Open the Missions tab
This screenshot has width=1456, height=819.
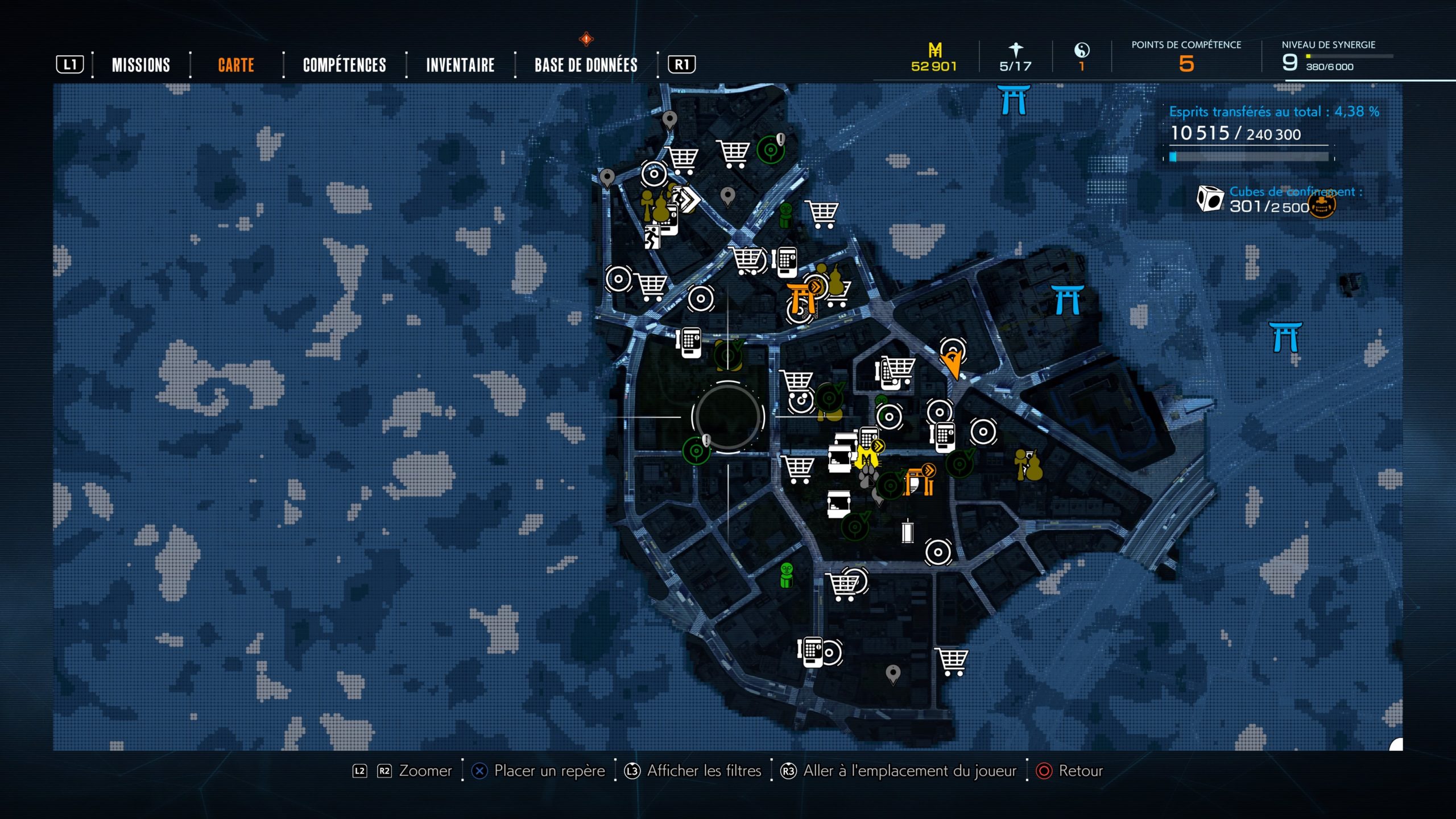click(140, 65)
